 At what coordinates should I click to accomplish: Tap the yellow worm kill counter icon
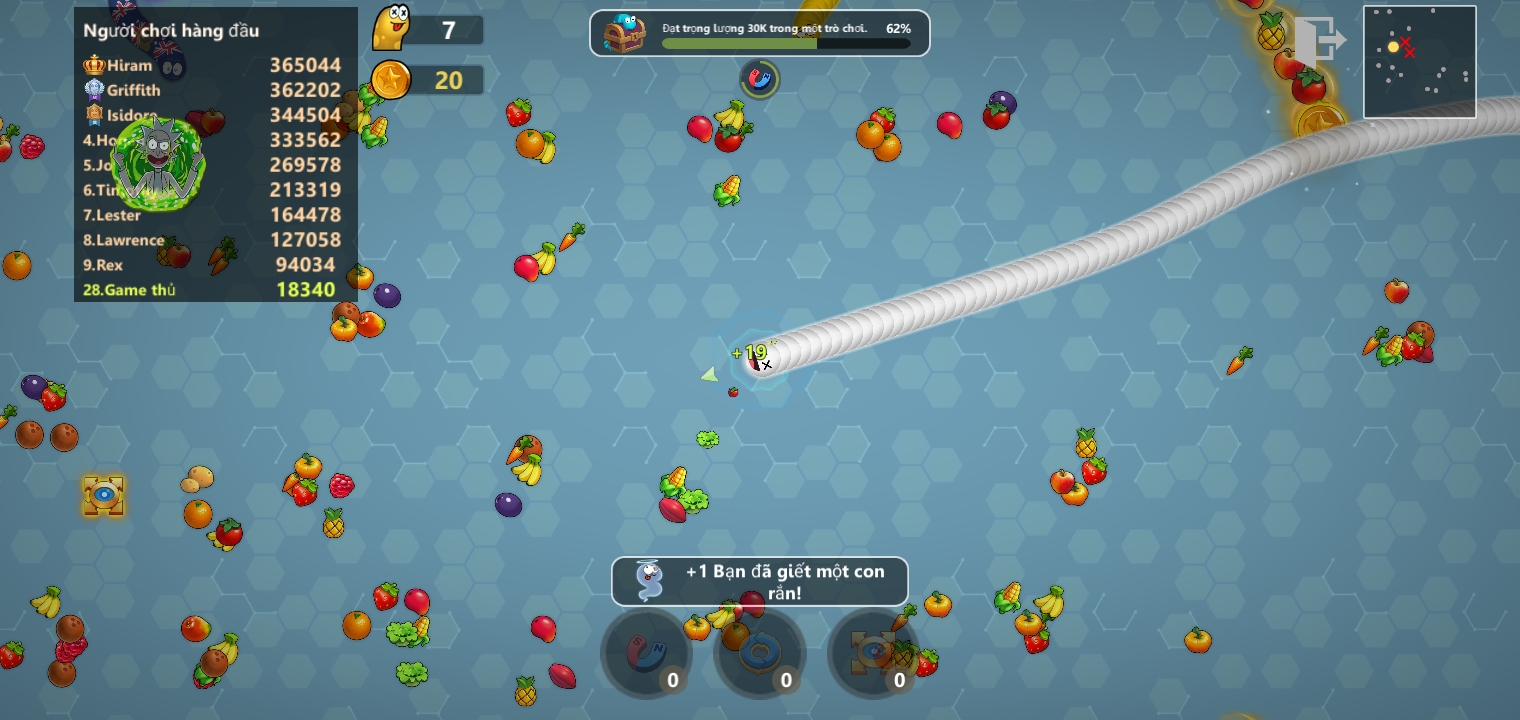click(392, 29)
